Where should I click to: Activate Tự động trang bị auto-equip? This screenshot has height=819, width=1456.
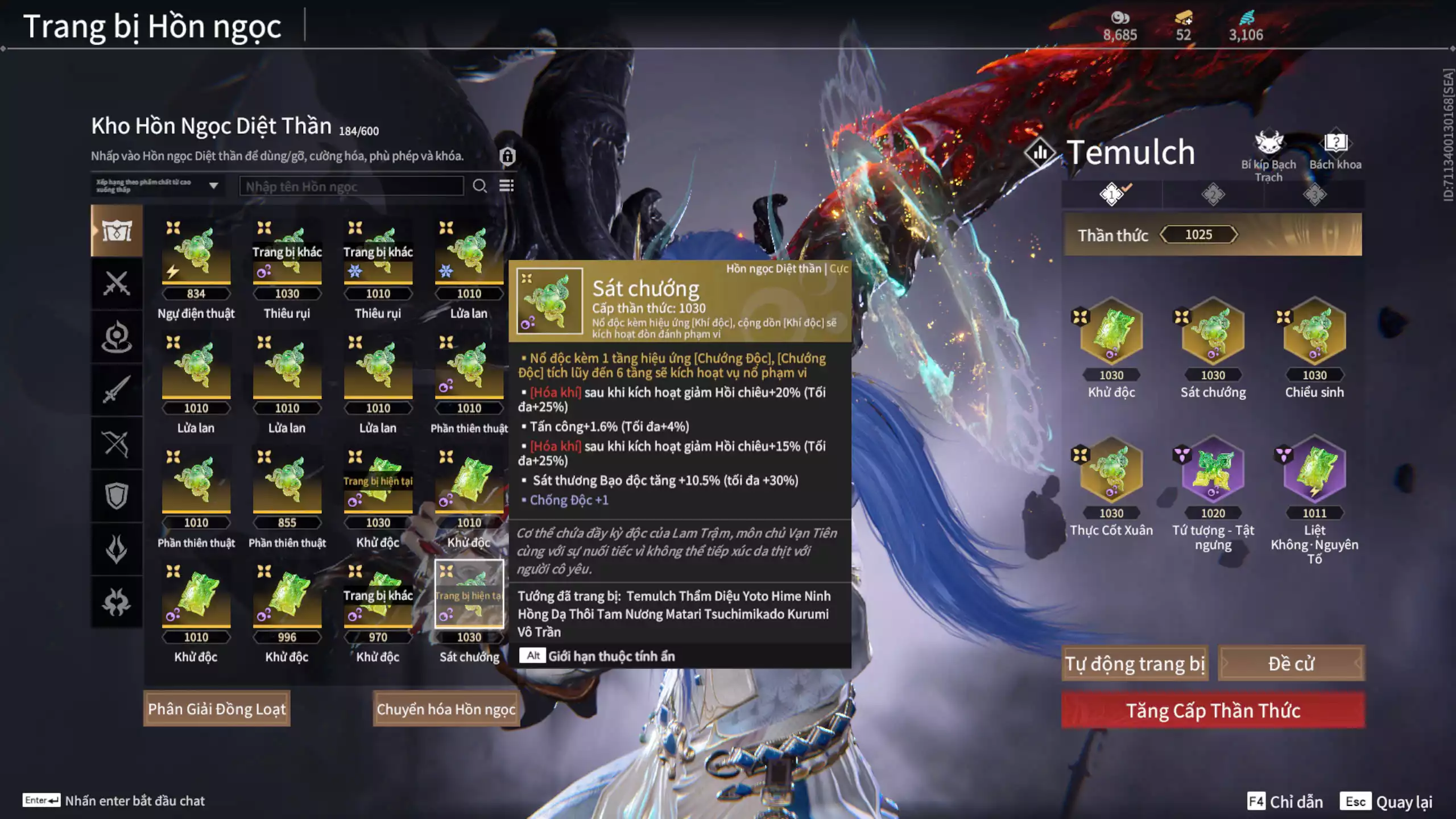tap(1135, 664)
